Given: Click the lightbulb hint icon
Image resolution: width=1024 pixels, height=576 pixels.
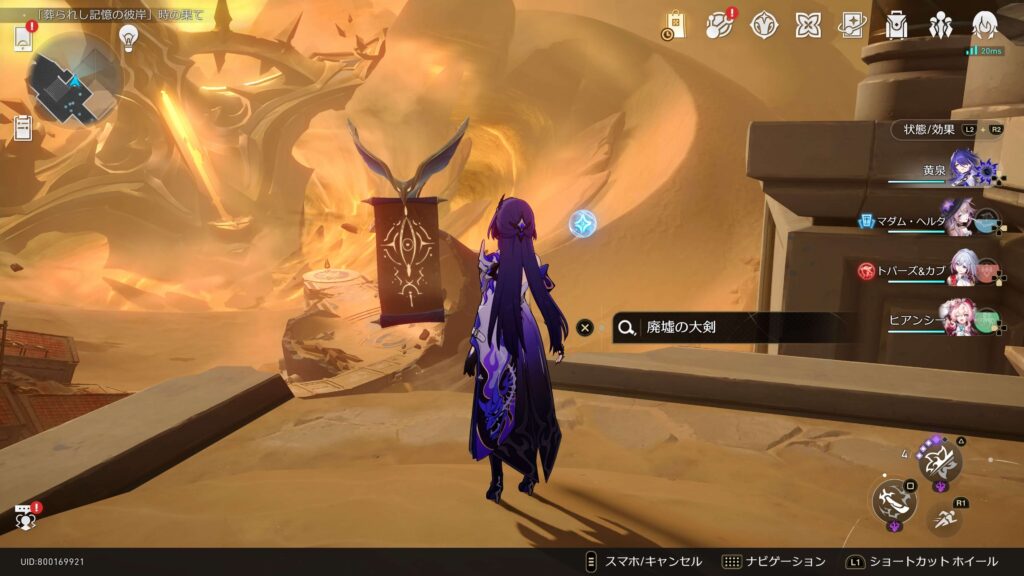Looking at the screenshot, I should (128, 37).
